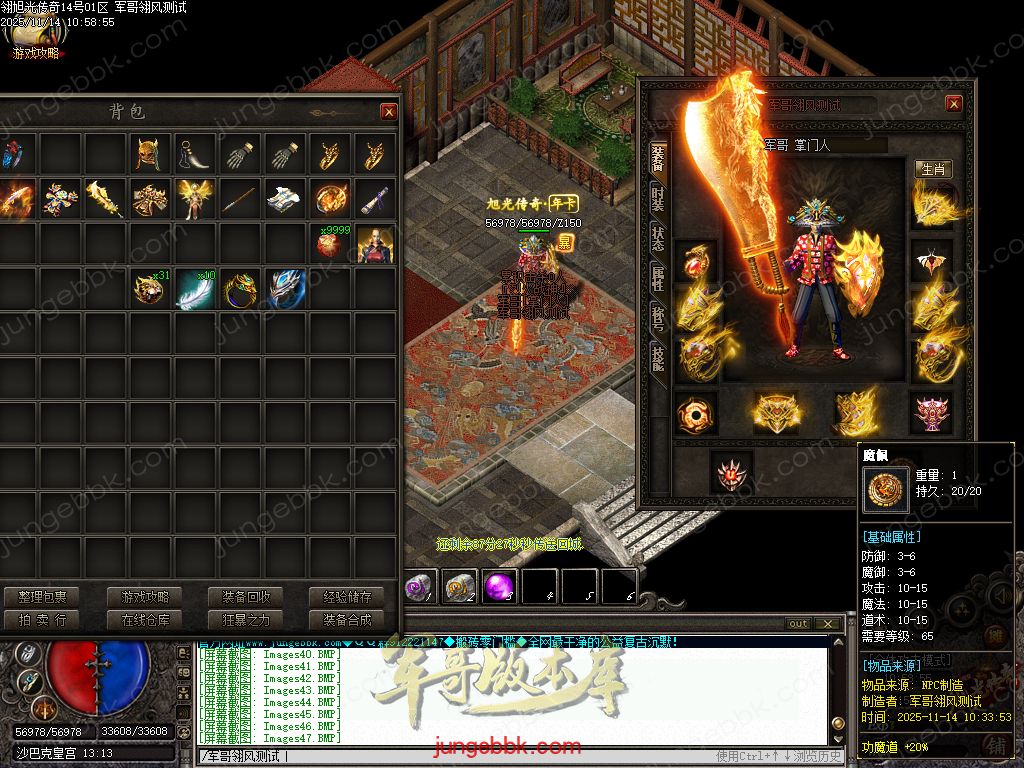Open the 经验储存 experience storage
Screen dimensions: 1024x768
tap(346, 597)
